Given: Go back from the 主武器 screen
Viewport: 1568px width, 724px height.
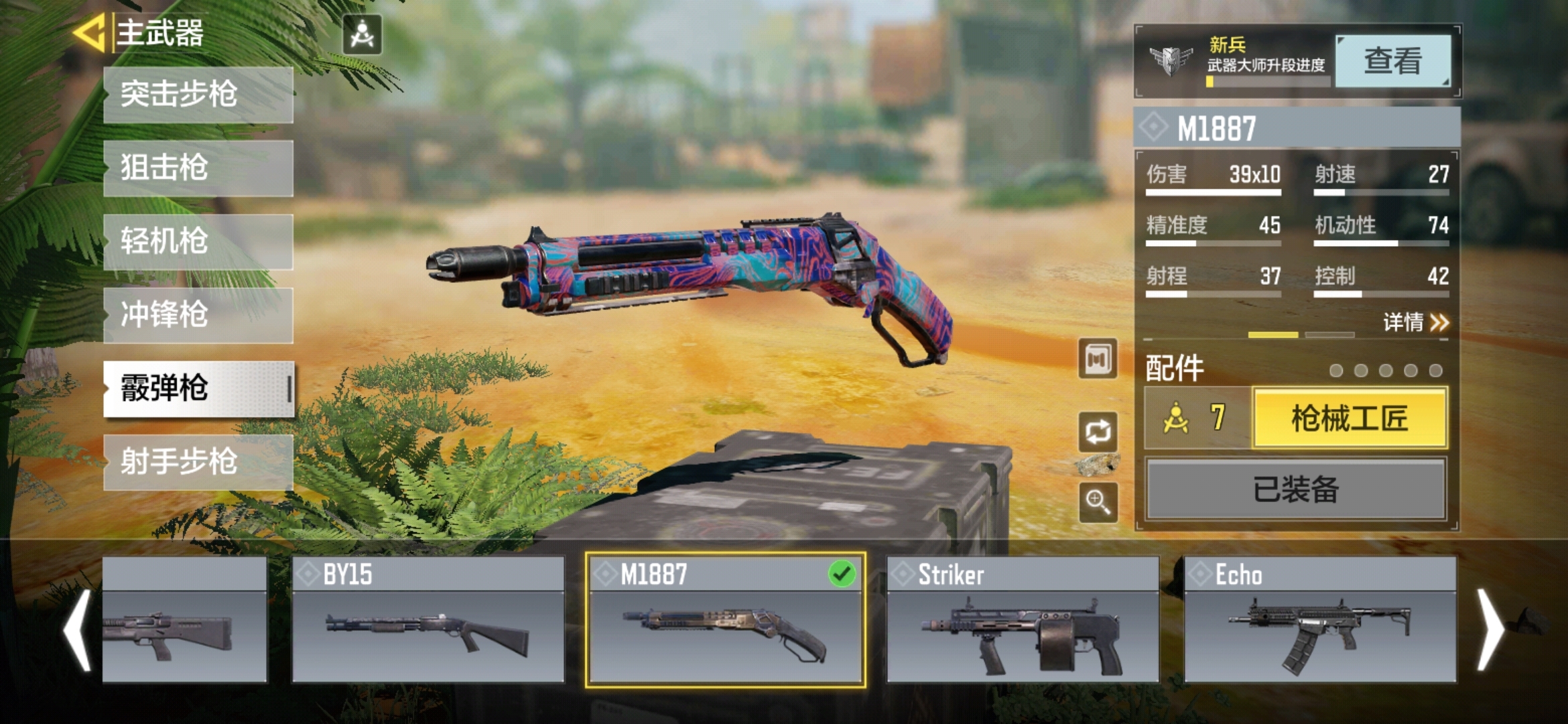Looking at the screenshot, I should point(90,34).
